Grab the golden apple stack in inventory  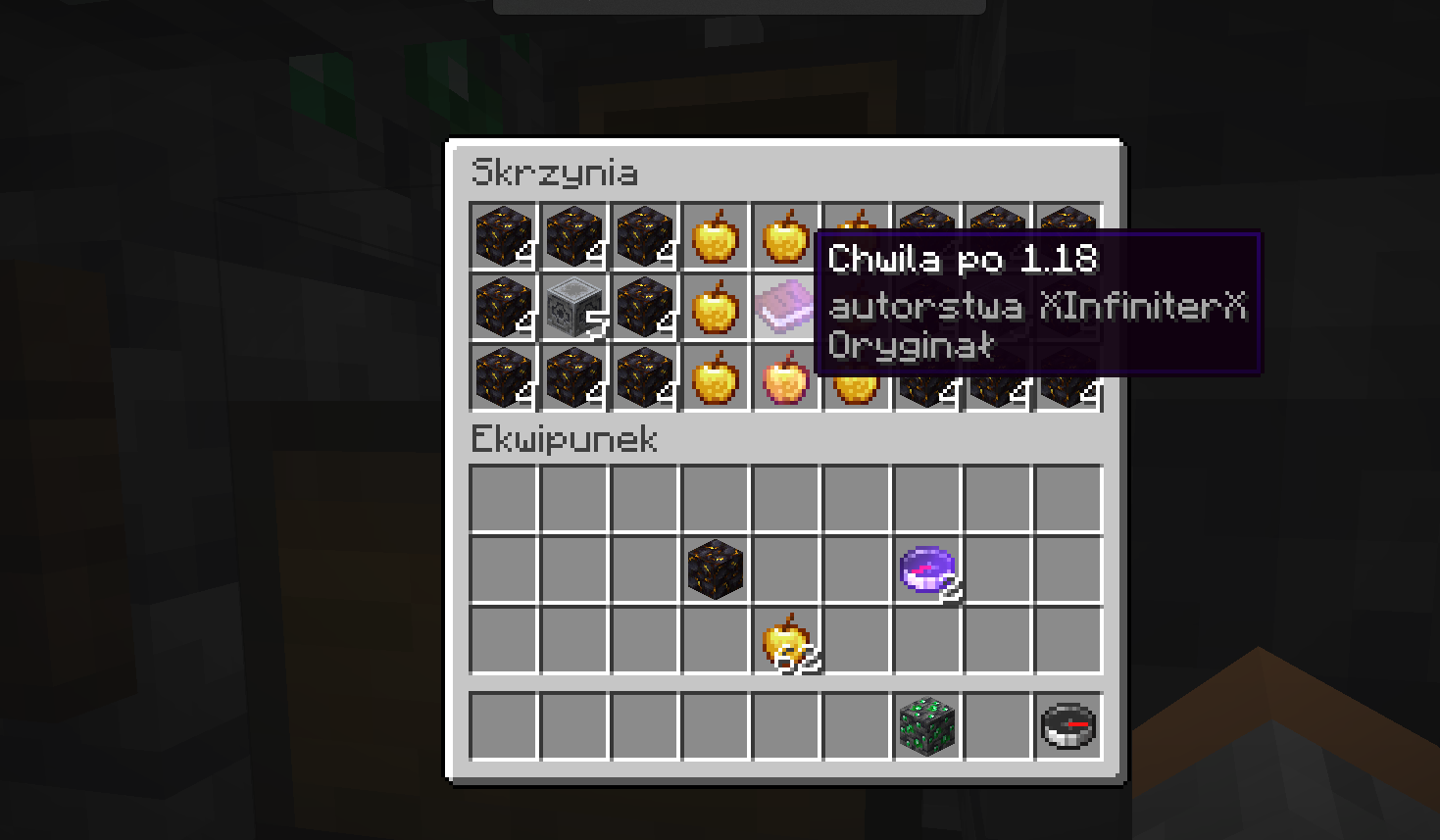pyautogui.click(x=785, y=642)
